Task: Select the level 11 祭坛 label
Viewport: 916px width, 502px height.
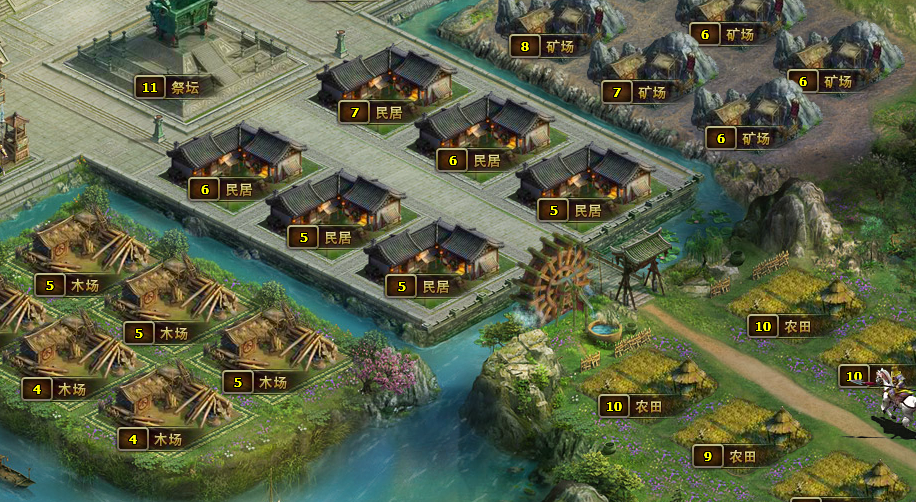Action: (169, 87)
